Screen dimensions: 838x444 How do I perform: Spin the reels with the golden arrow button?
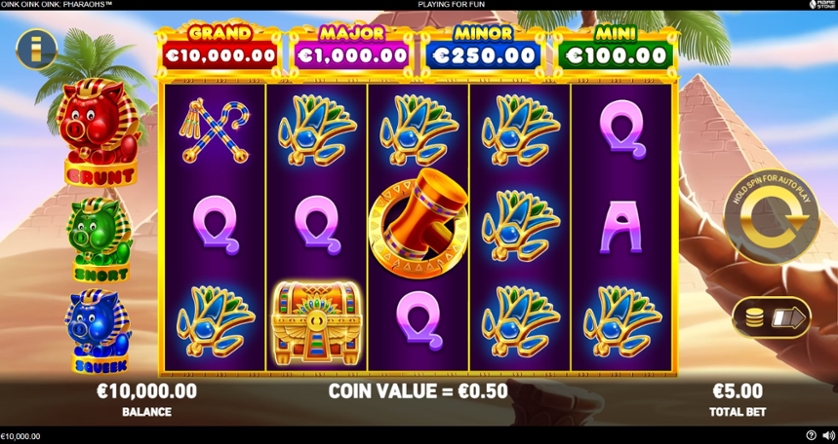tap(768, 228)
